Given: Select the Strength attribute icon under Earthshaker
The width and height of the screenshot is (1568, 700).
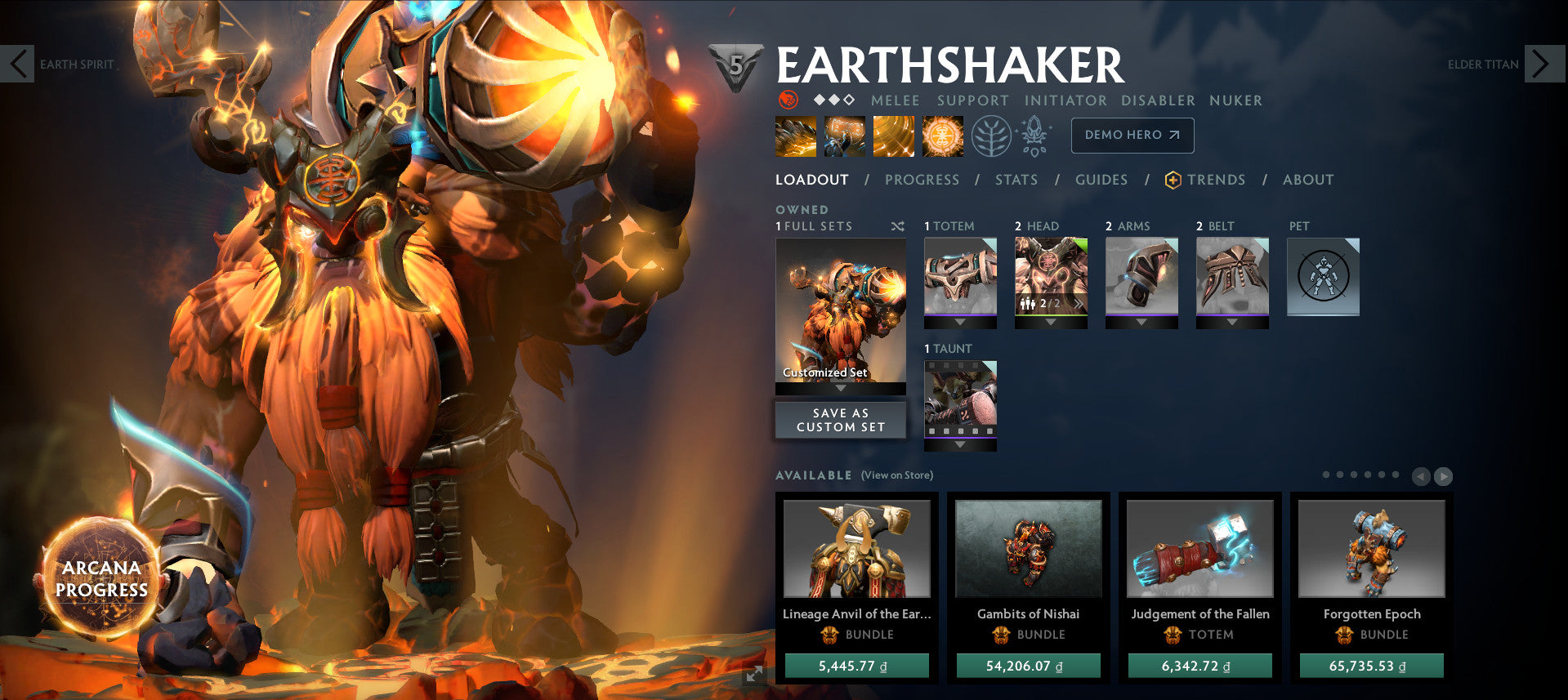Looking at the screenshot, I should tap(788, 100).
